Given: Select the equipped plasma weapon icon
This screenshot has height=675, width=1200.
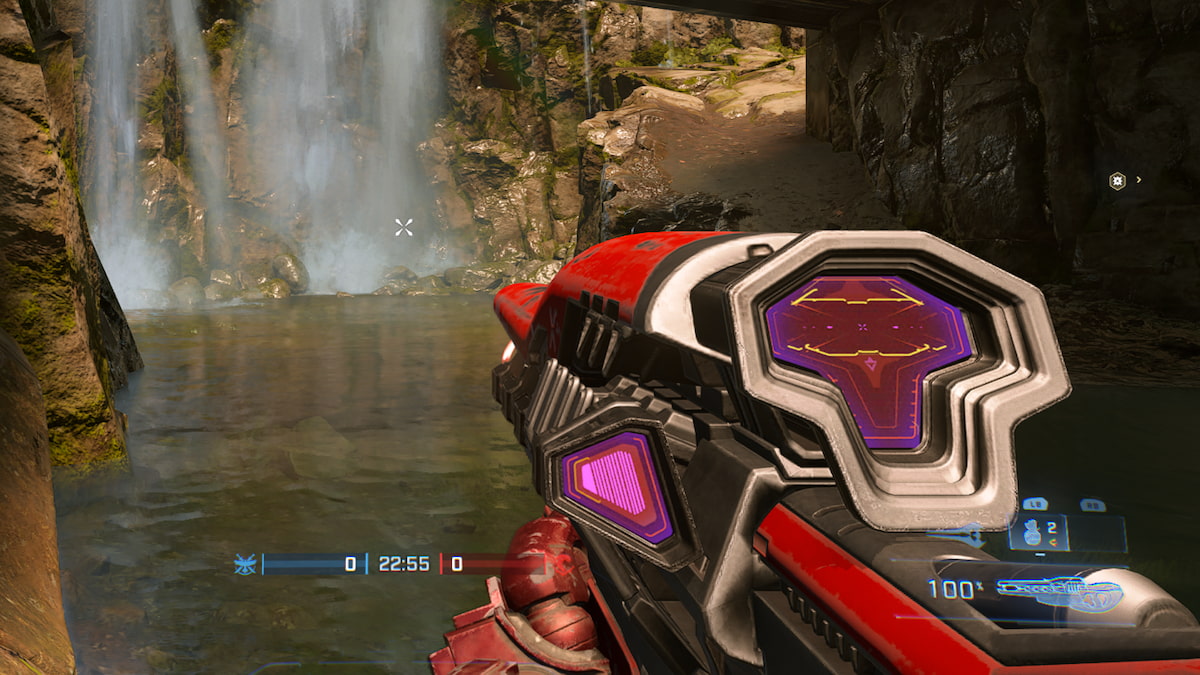Looking at the screenshot, I should pyautogui.click(x=1060, y=592).
